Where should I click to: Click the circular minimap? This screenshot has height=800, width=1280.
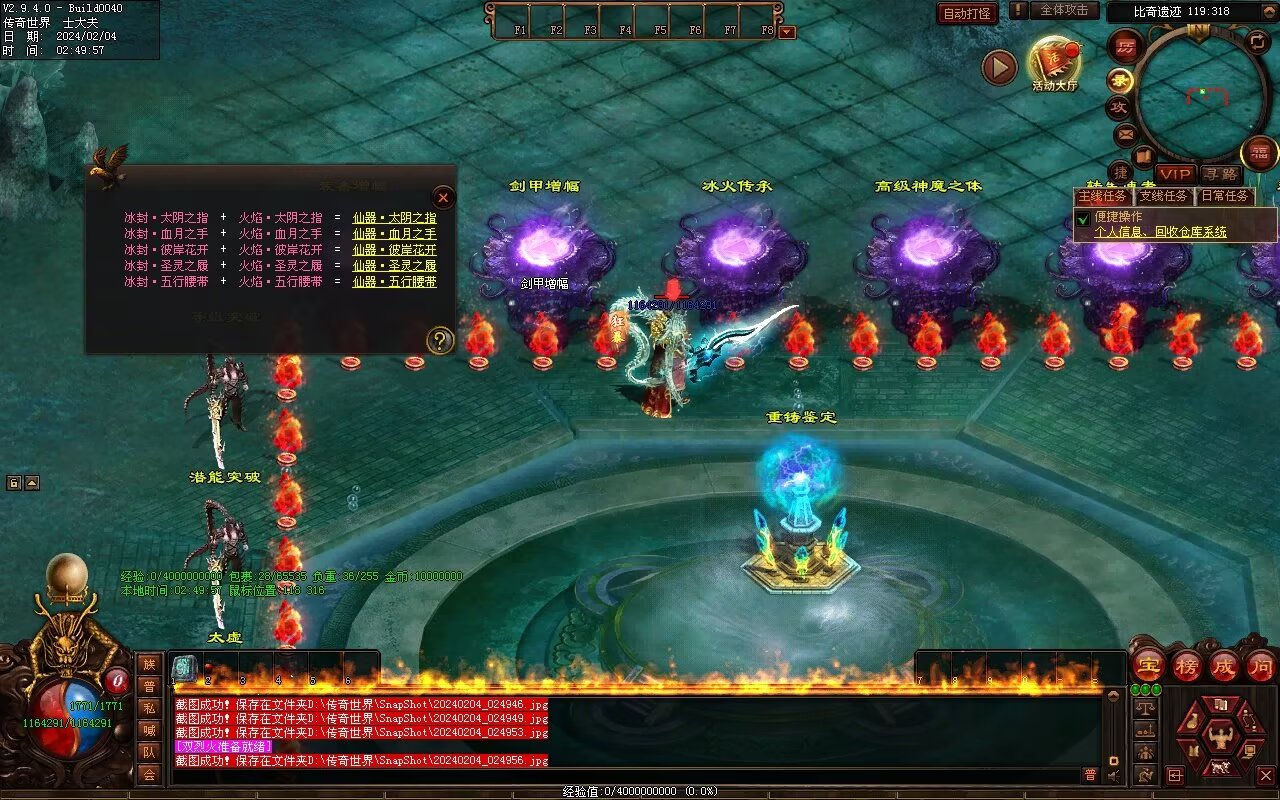coord(1202,93)
